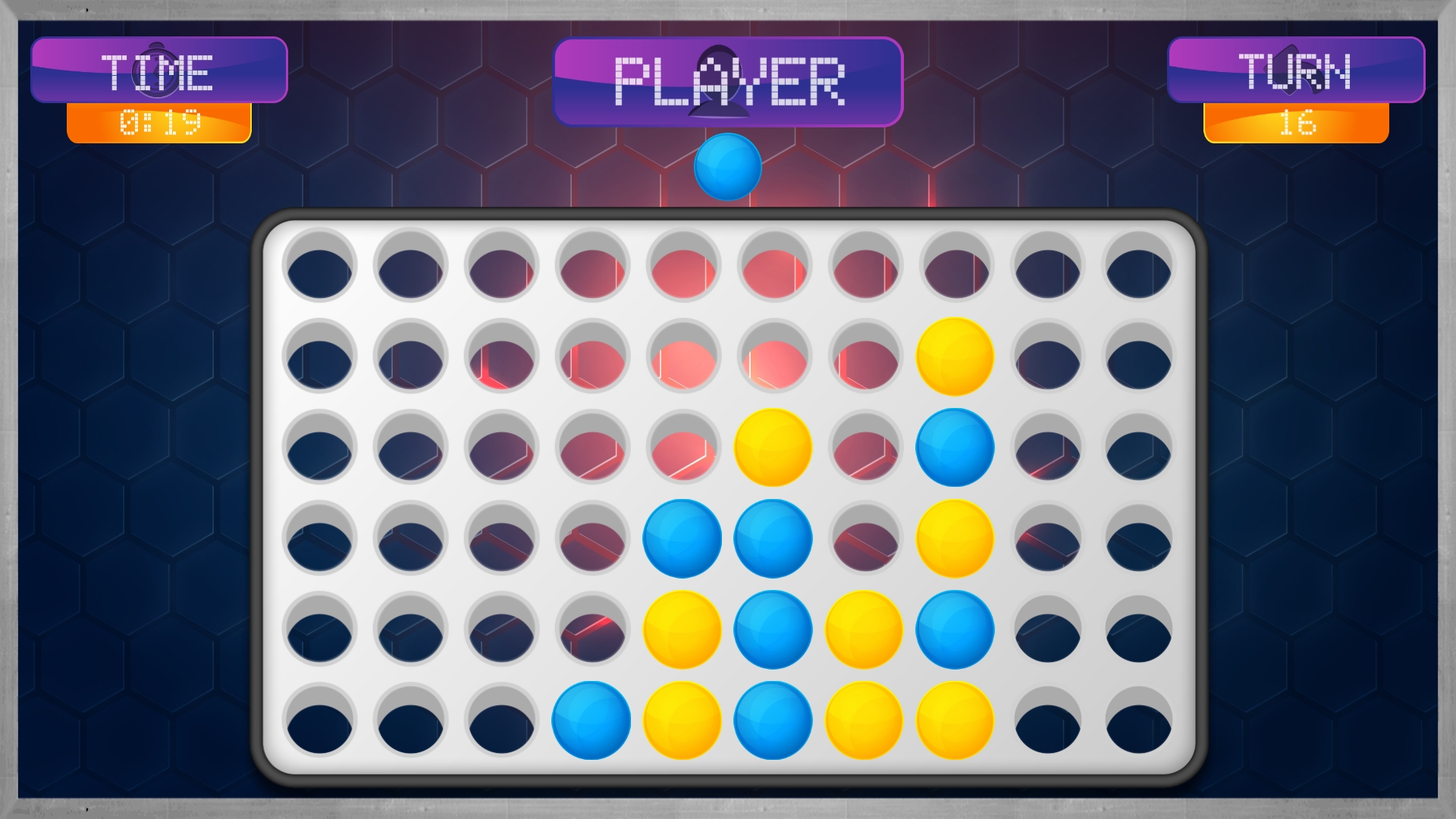This screenshot has height=819, width=1456.
Task: Click the blue disc in the middle of the board
Action: pos(773,538)
